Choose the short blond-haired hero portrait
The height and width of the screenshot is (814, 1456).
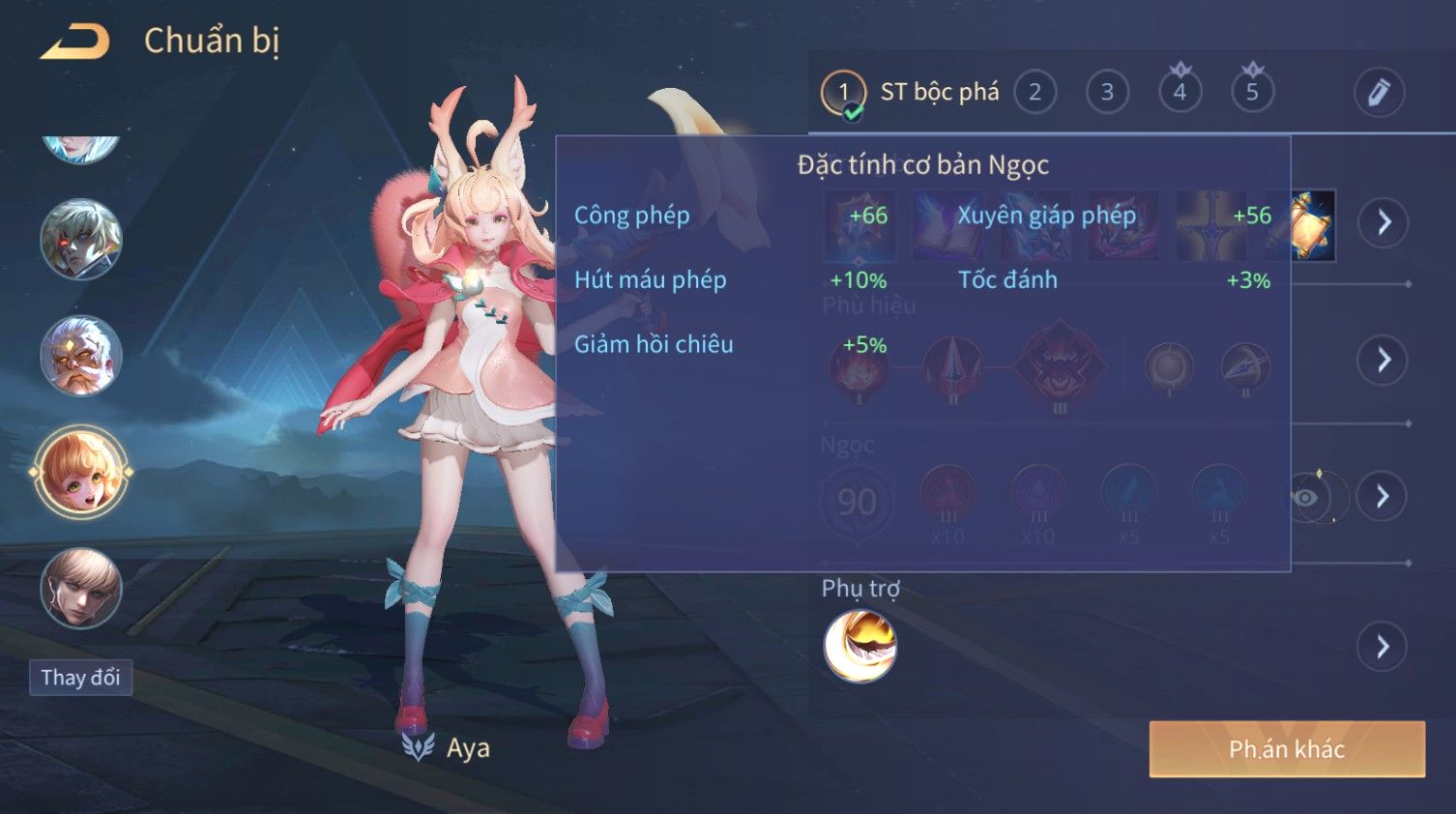(x=81, y=588)
